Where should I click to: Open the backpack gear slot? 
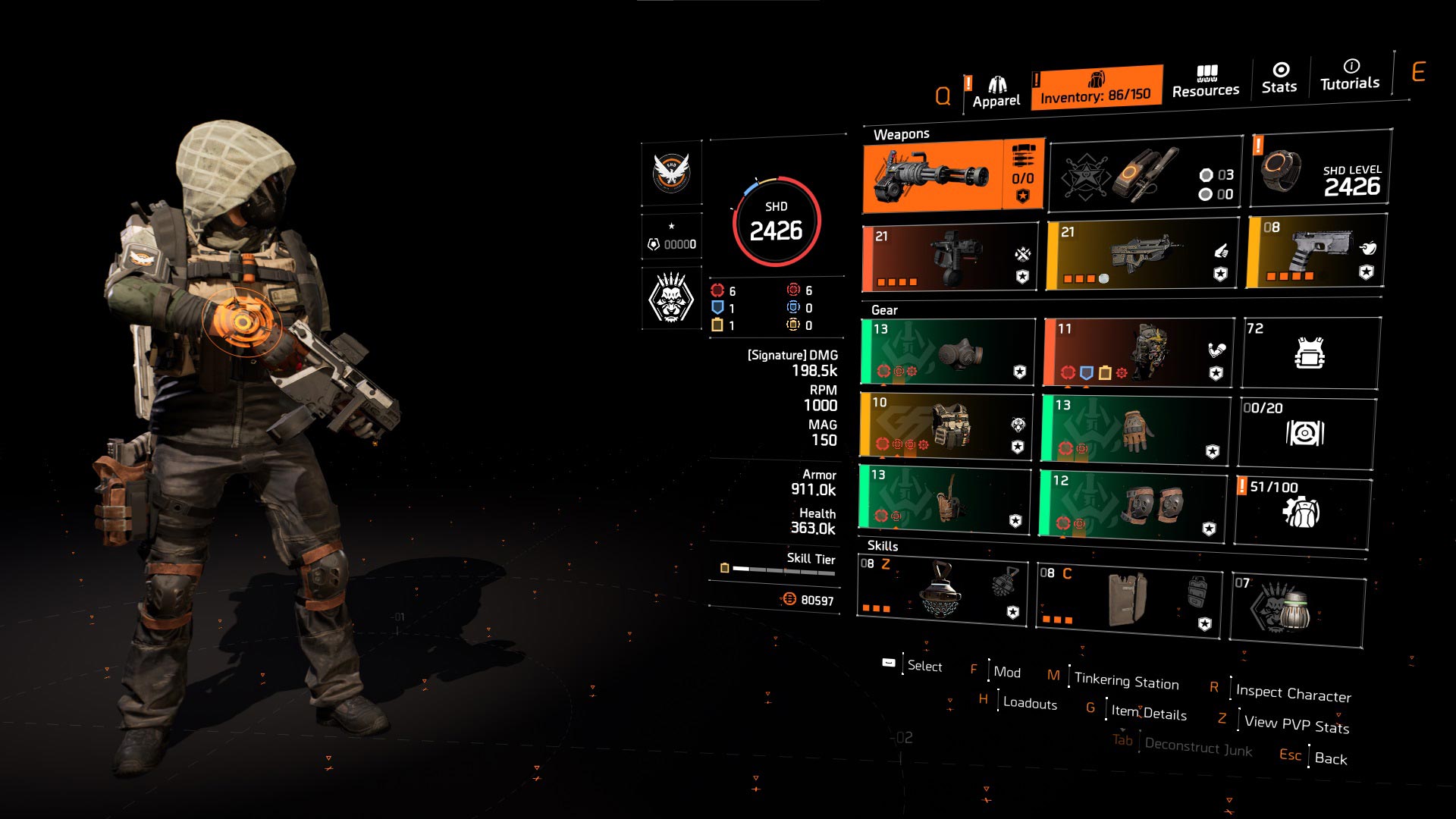coord(1137,353)
